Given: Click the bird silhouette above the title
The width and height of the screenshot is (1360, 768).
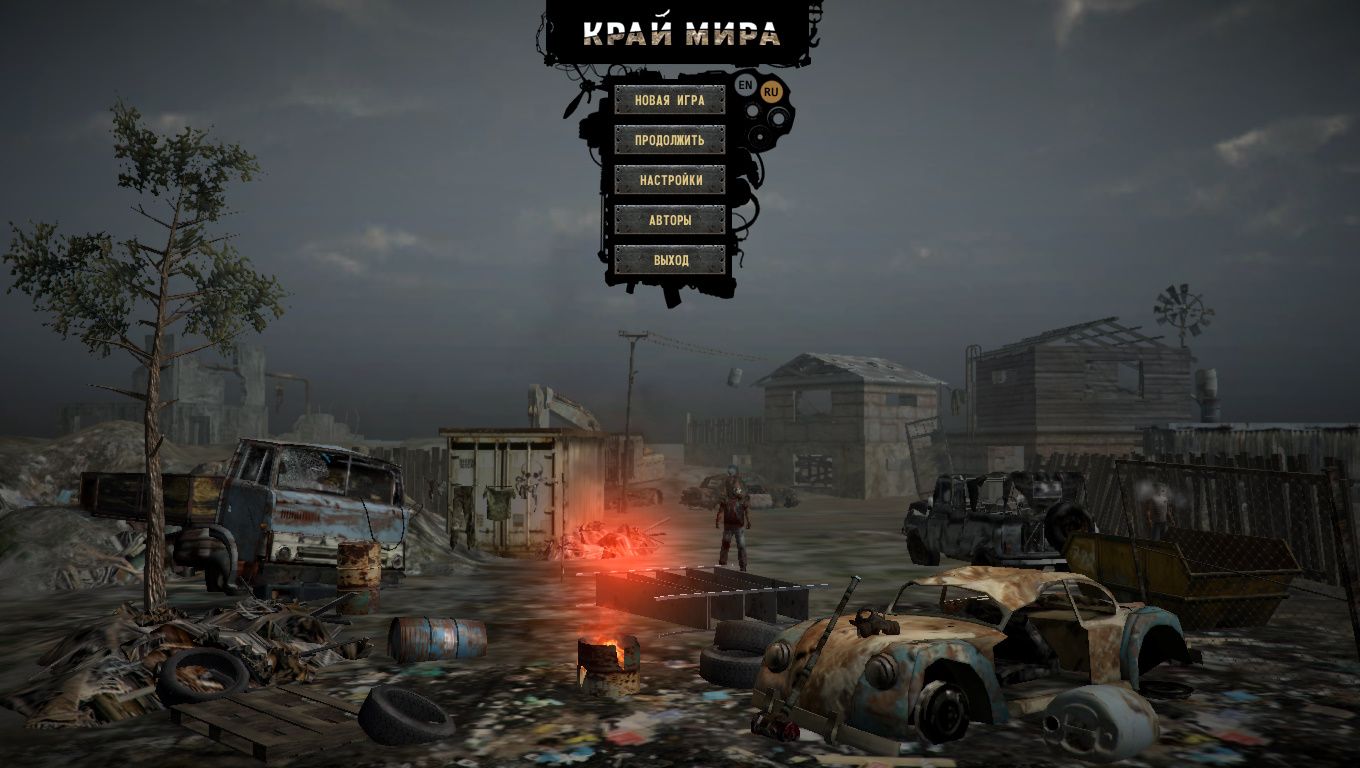Looking at the screenshot, I should pyautogui.click(x=660, y=13).
